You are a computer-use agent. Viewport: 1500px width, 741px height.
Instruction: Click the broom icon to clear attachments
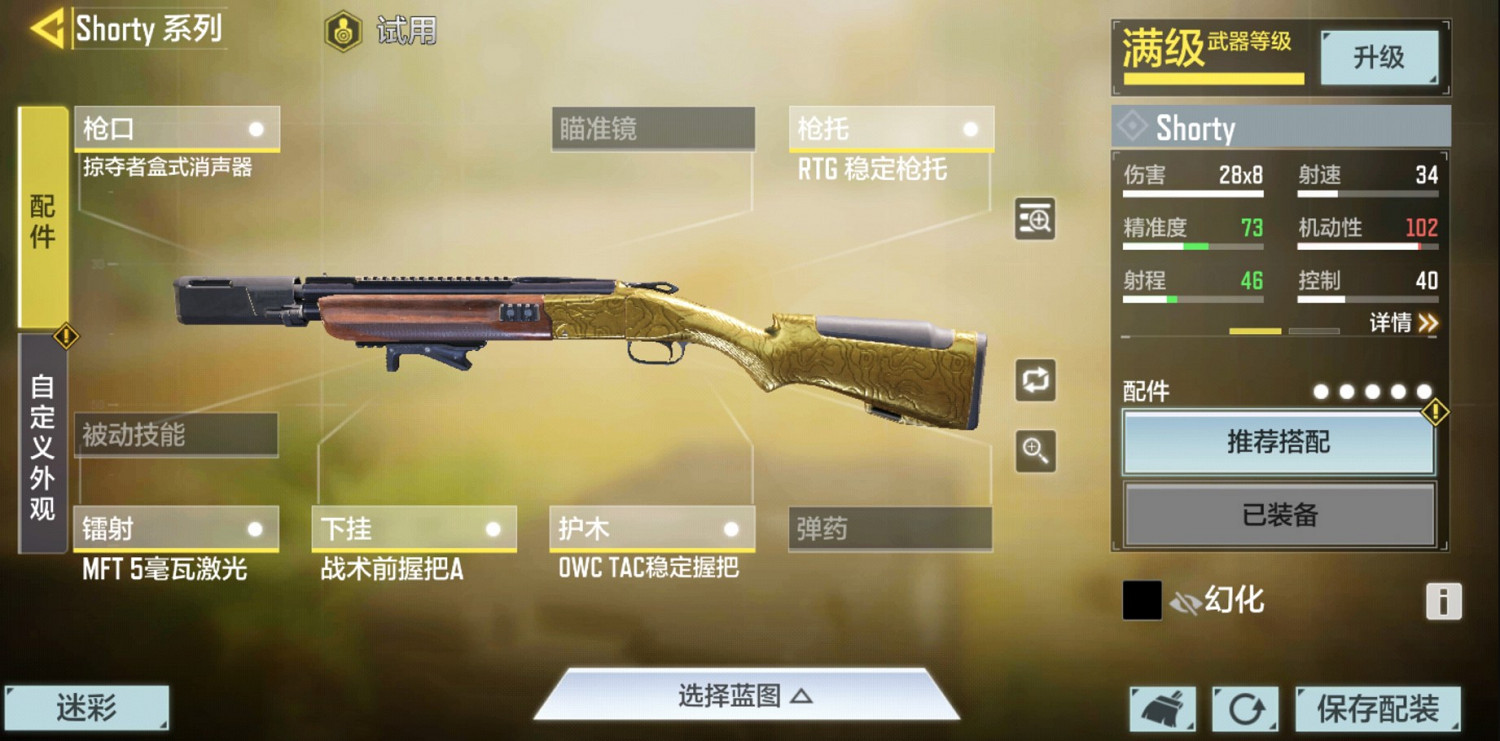pos(1163,707)
